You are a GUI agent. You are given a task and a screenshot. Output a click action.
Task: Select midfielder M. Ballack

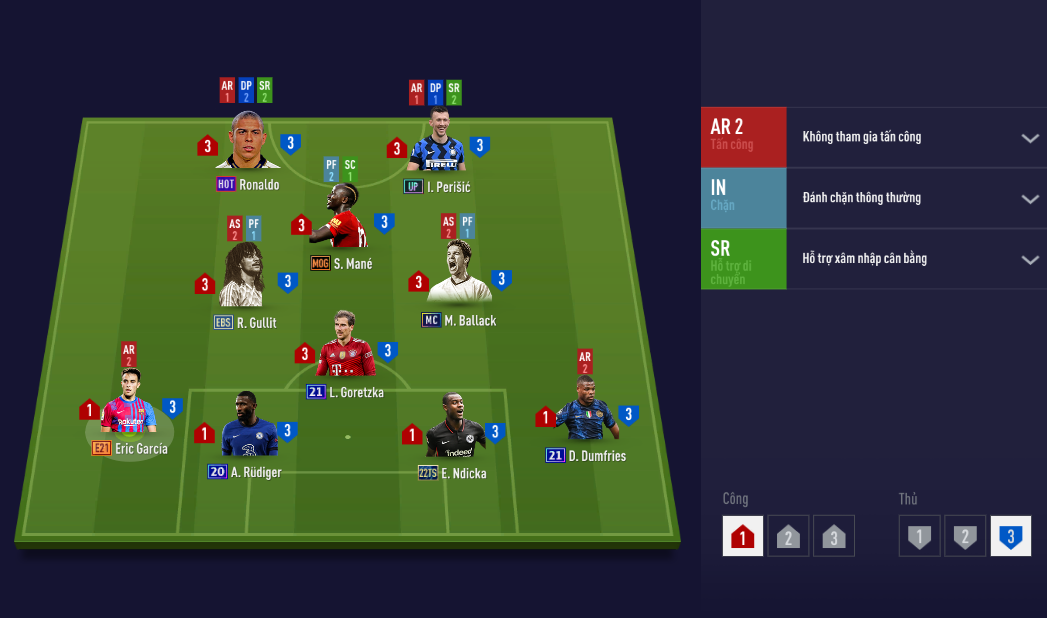click(x=459, y=277)
